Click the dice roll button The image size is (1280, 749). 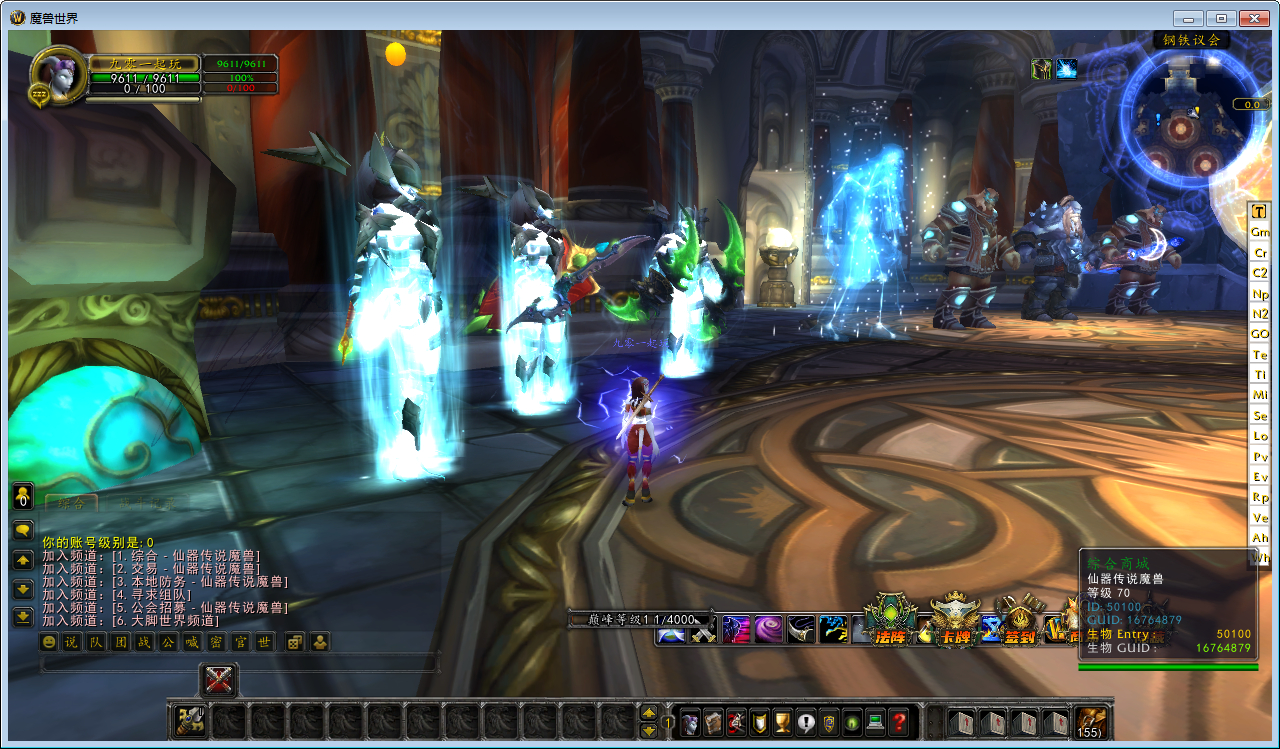[x=295, y=642]
